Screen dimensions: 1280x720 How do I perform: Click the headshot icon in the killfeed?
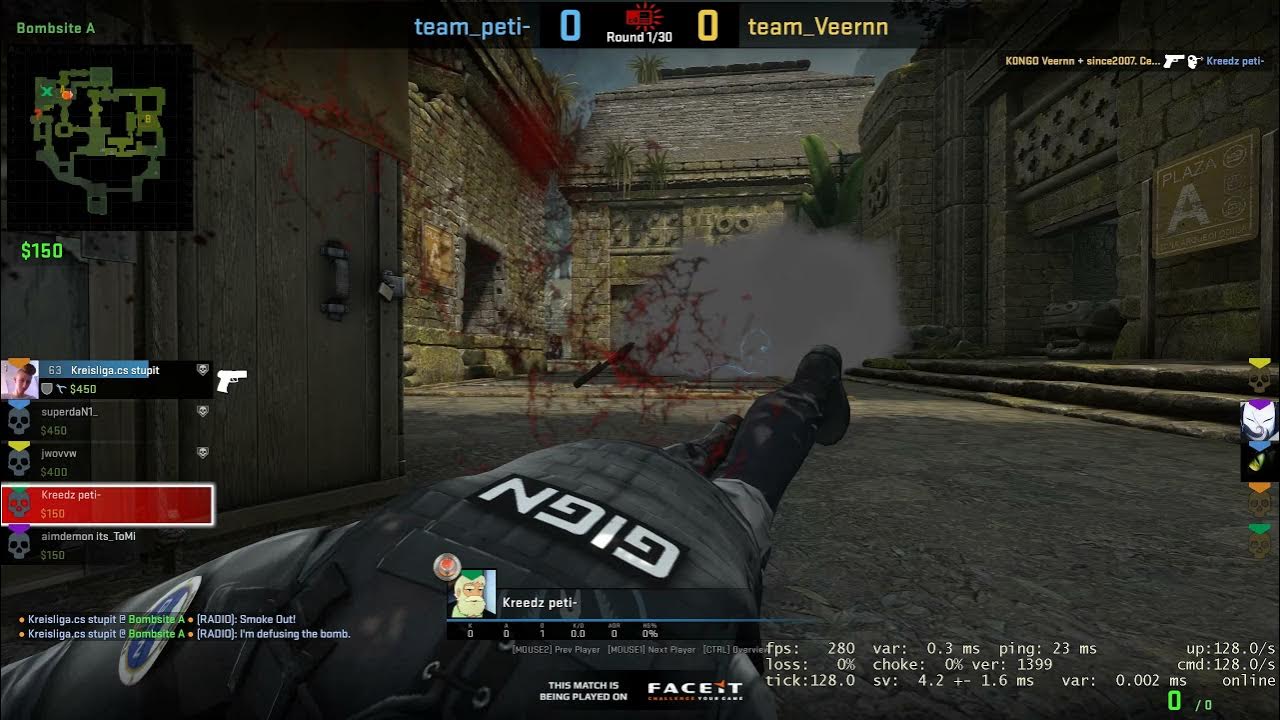point(1193,61)
